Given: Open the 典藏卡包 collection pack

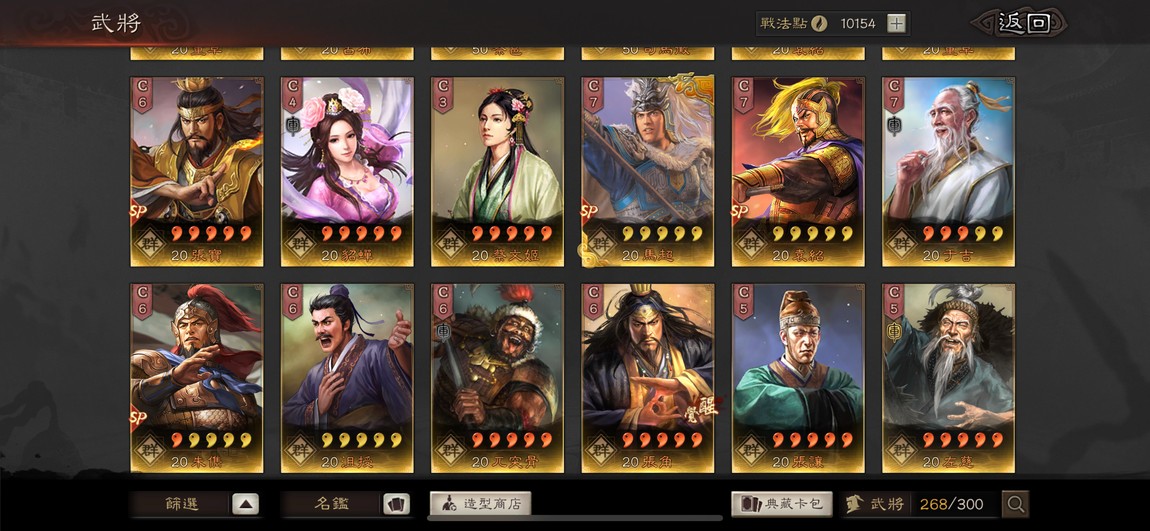Looking at the screenshot, I should click(782, 504).
